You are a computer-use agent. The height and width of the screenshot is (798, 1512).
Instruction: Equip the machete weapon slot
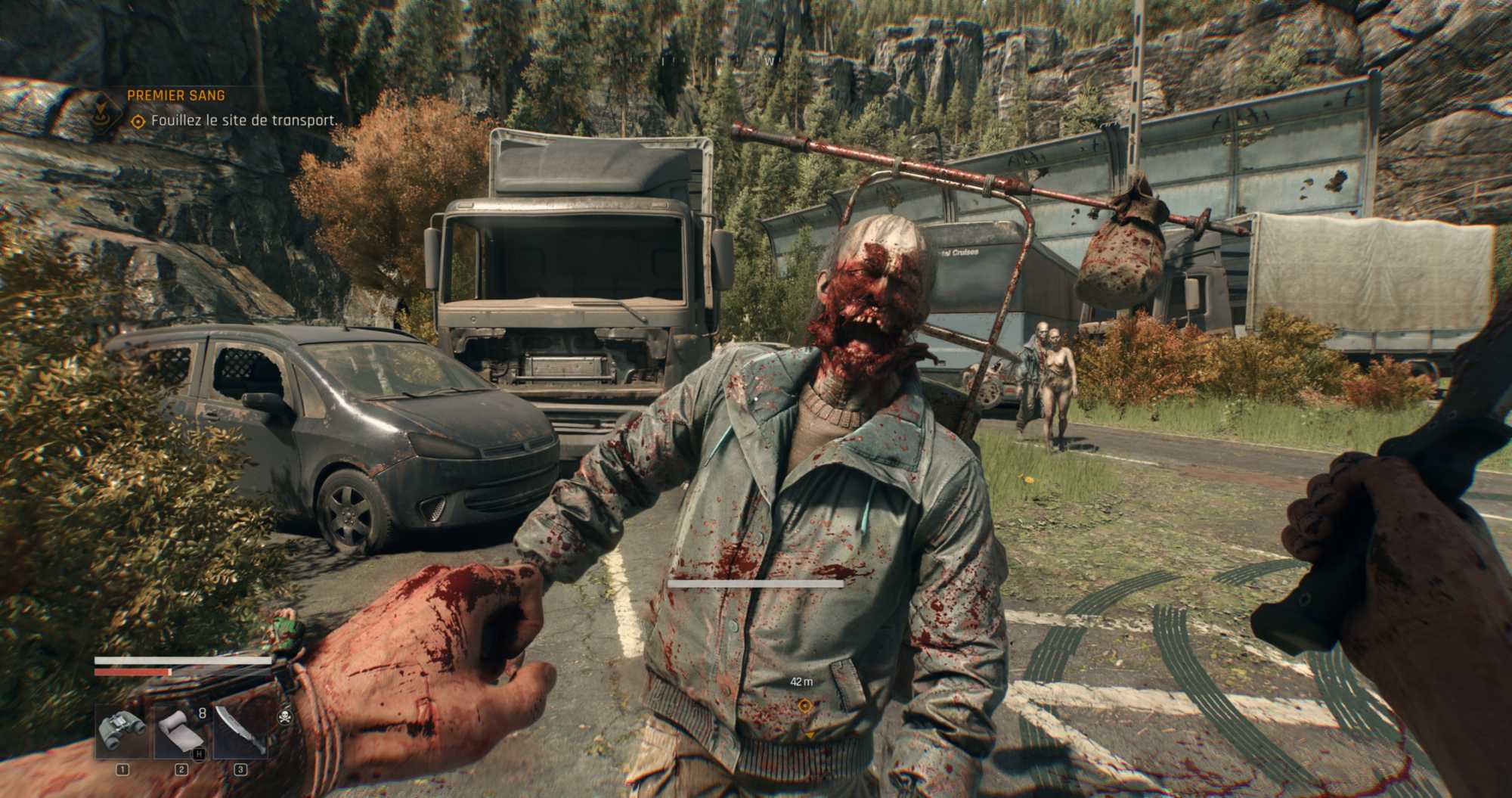pos(240,731)
